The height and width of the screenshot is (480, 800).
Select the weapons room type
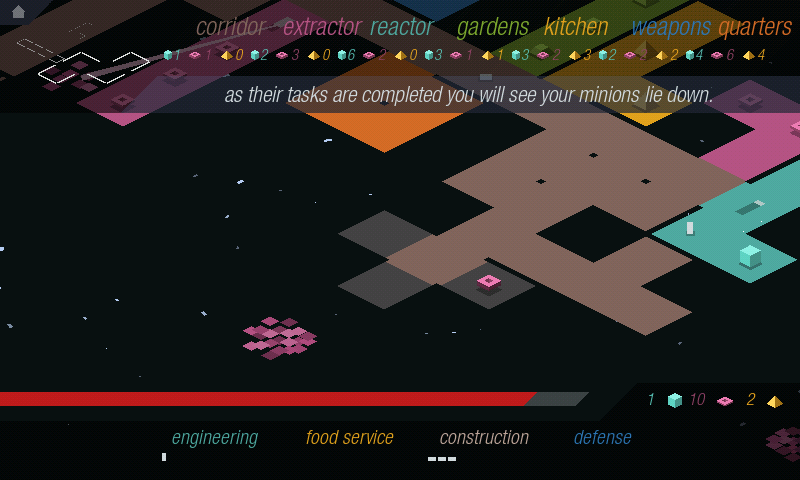[x=671, y=27]
